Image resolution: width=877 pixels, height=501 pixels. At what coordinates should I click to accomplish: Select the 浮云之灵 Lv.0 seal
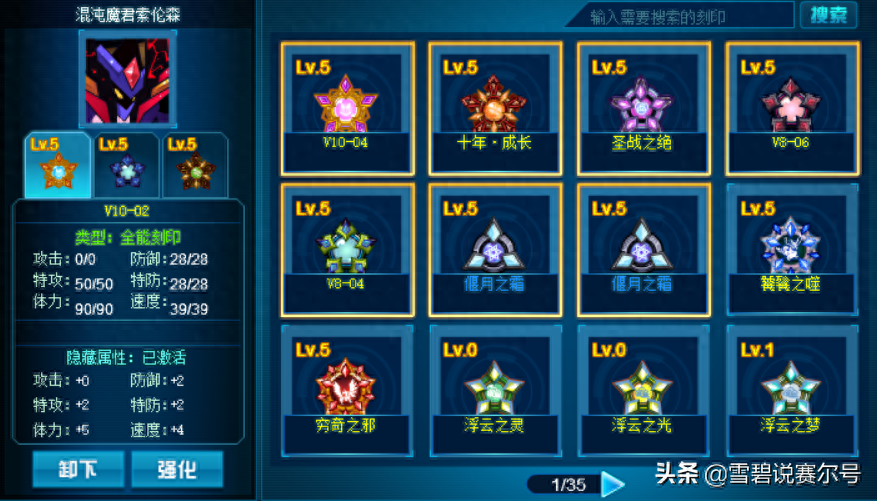click(x=495, y=386)
